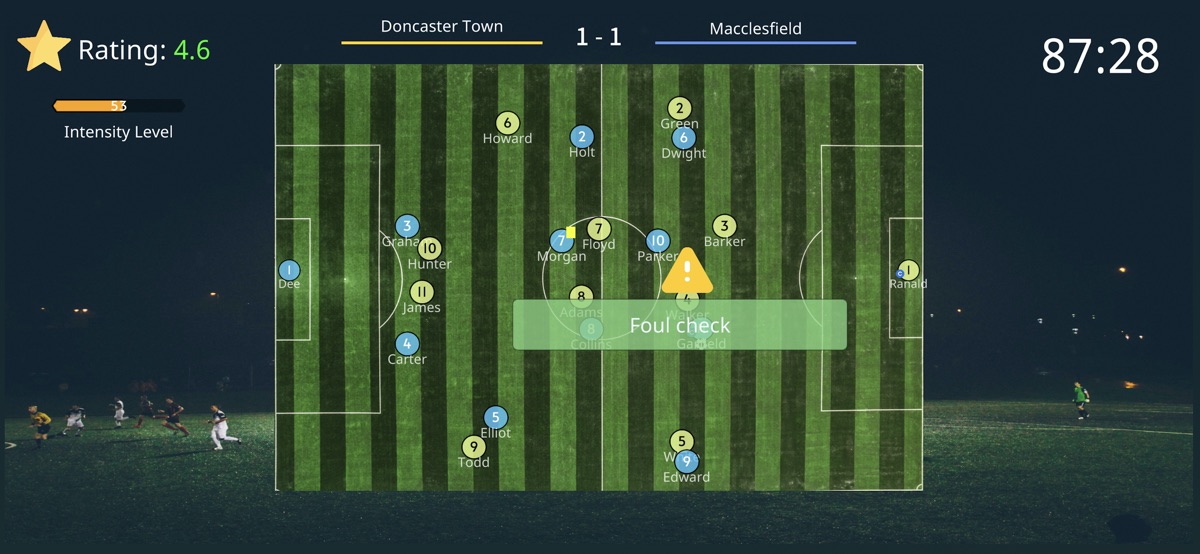Click James's number 11 marker

click(x=422, y=292)
